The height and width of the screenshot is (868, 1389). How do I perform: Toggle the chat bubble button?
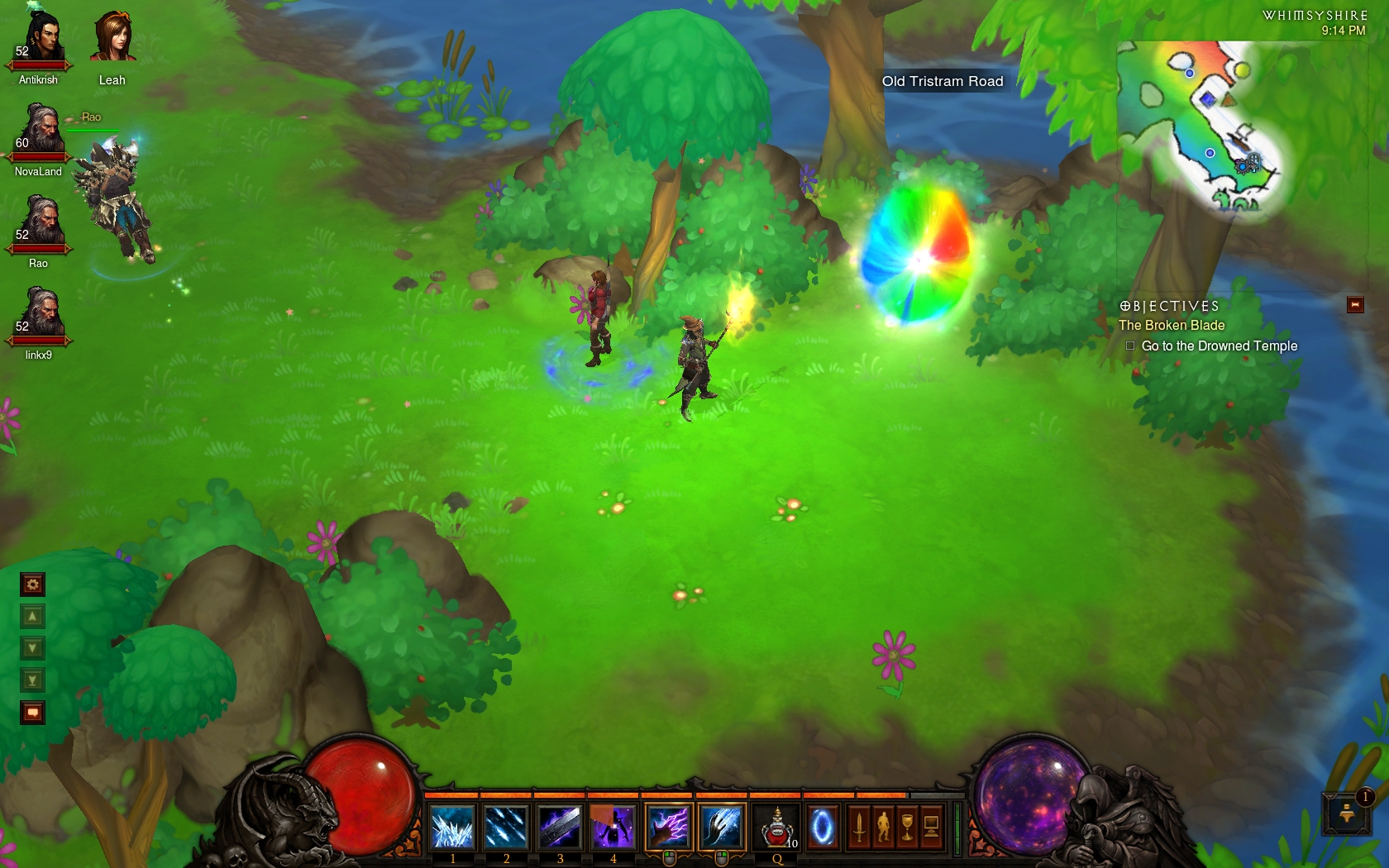click(32, 713)
